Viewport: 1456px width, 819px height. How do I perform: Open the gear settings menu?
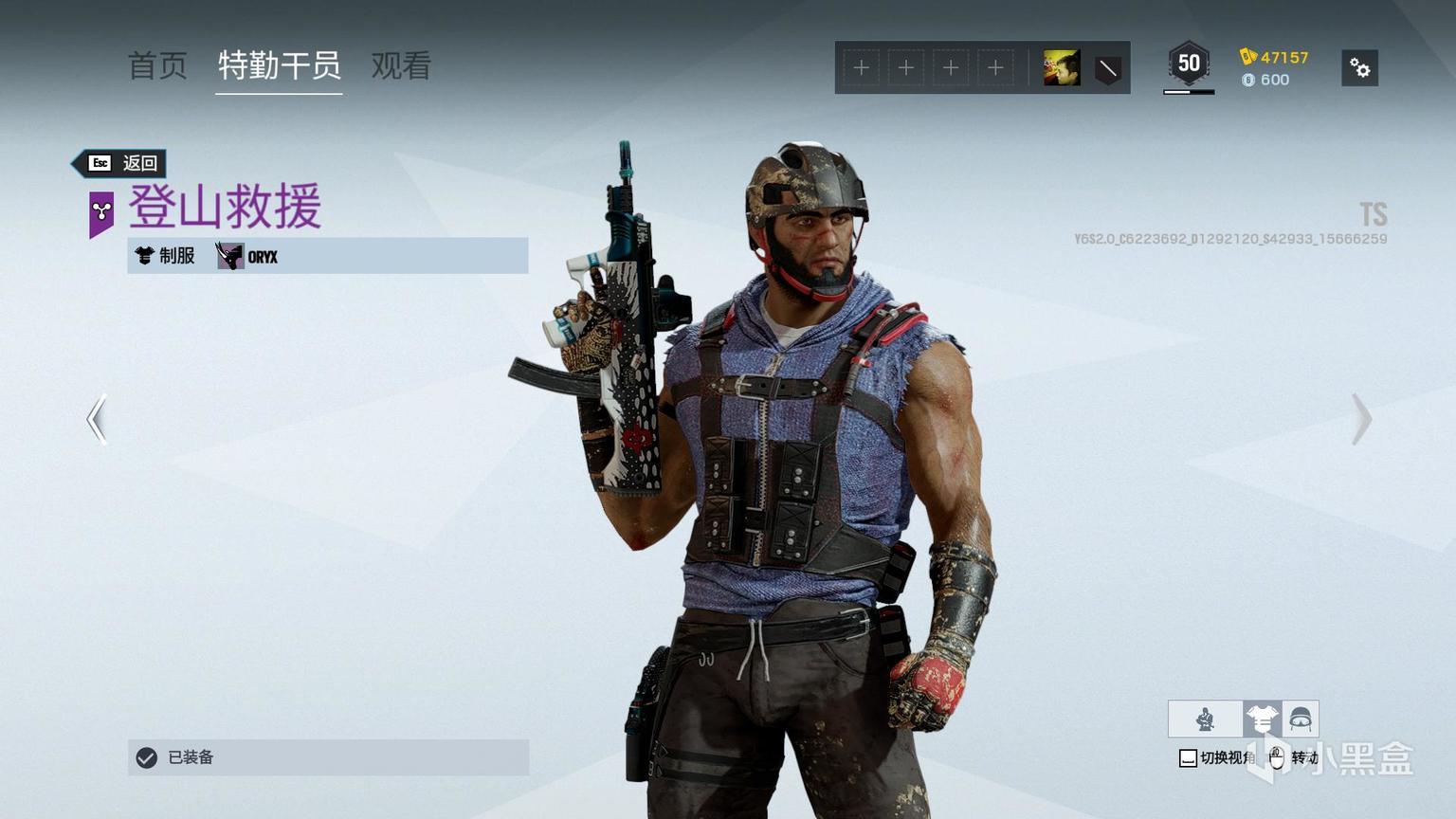click(1359, 68)
